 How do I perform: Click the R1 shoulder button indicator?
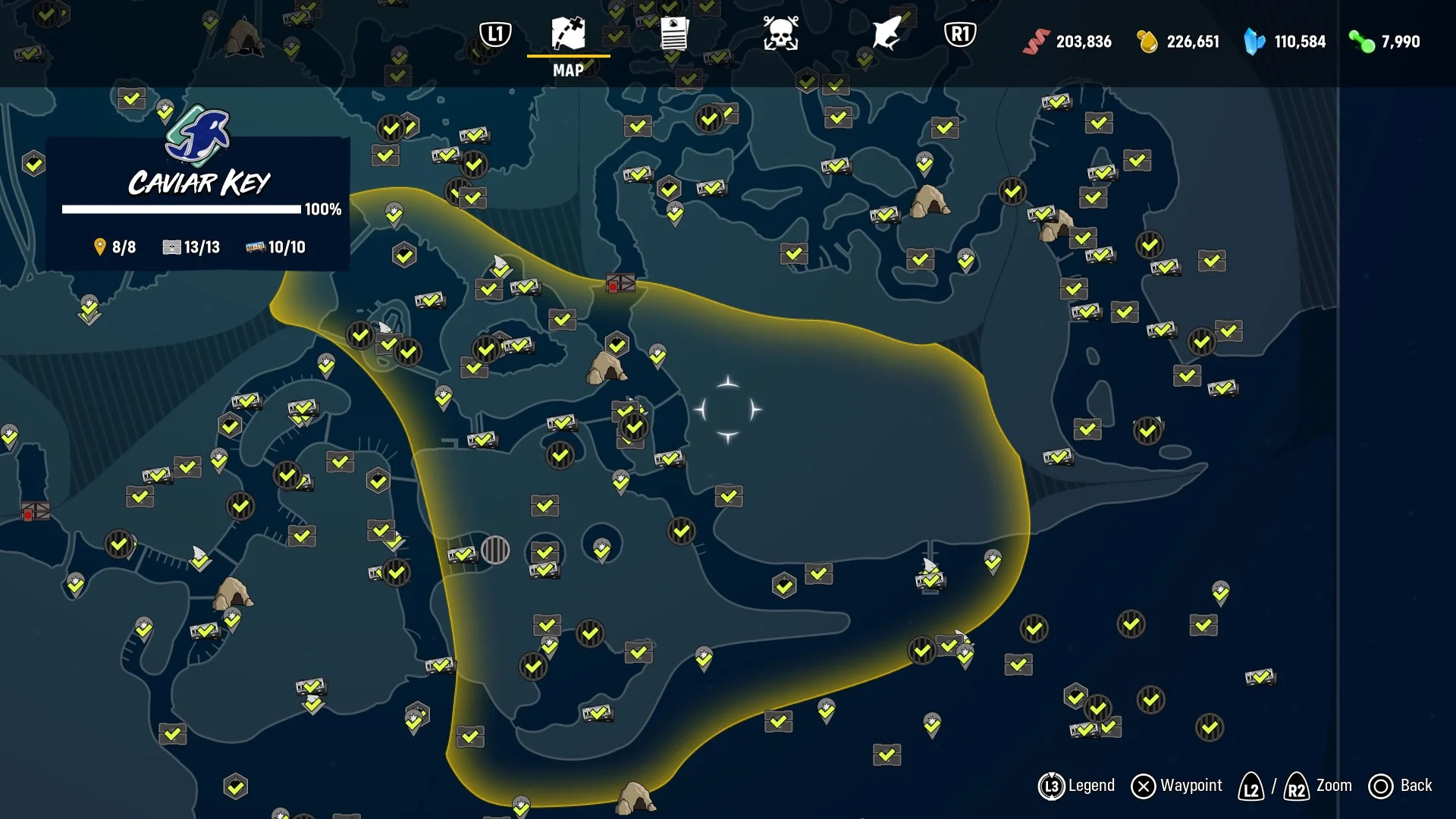(960, 33)
